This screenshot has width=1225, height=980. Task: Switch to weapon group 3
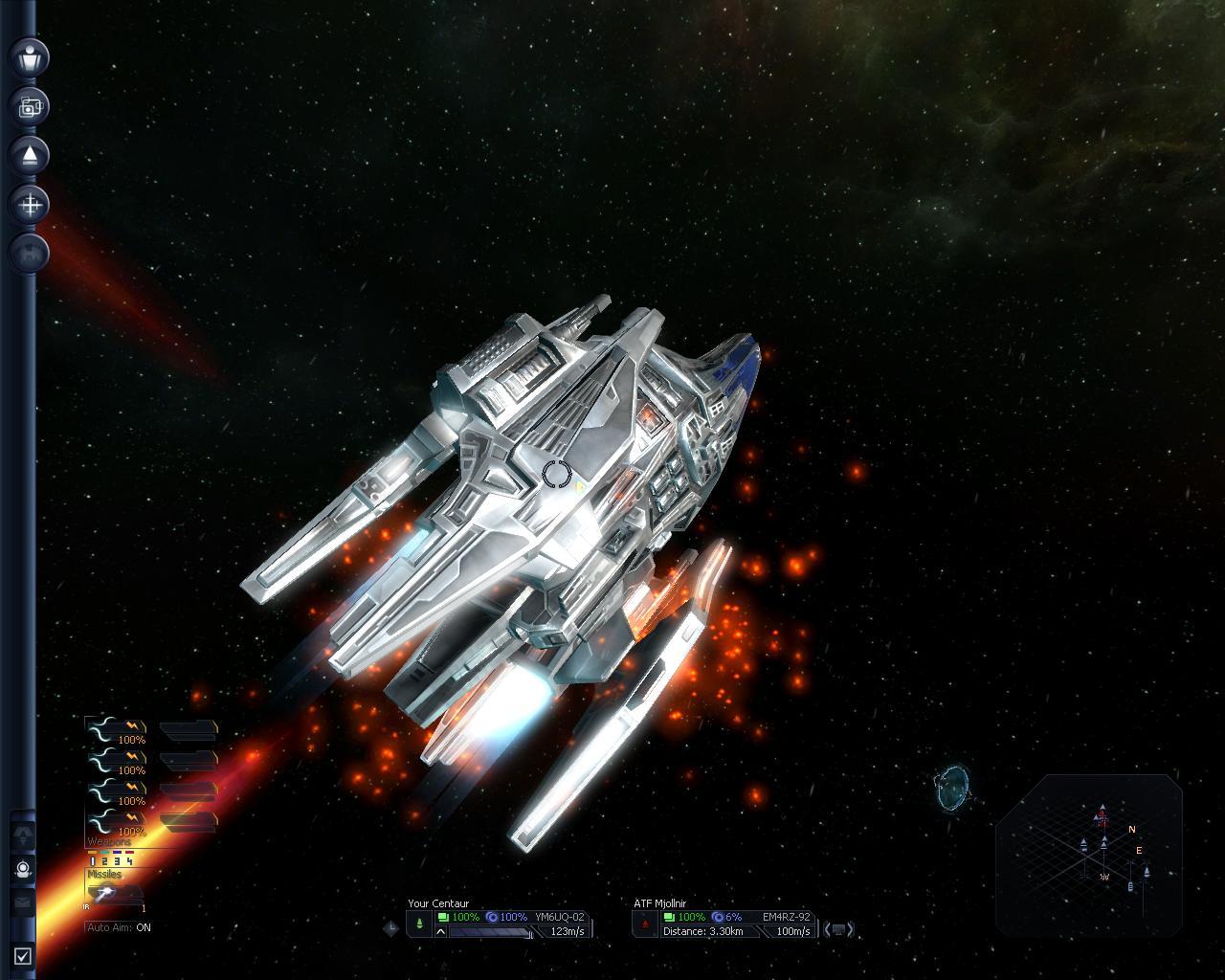pyautogui.click(x=117, y=861)
